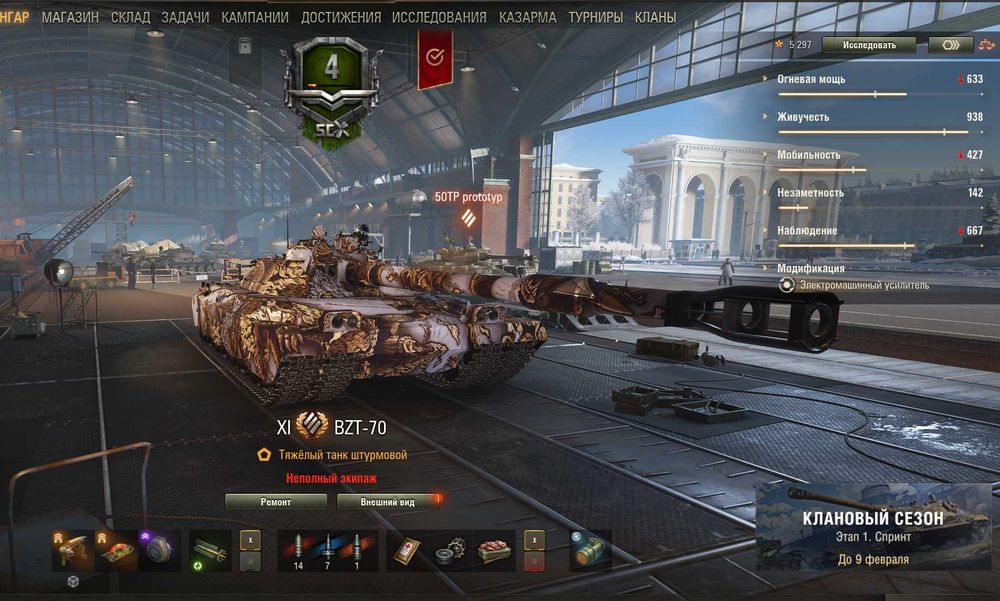
Task: Select the shell slot with 14 rounds
Action: coord(296,551)
